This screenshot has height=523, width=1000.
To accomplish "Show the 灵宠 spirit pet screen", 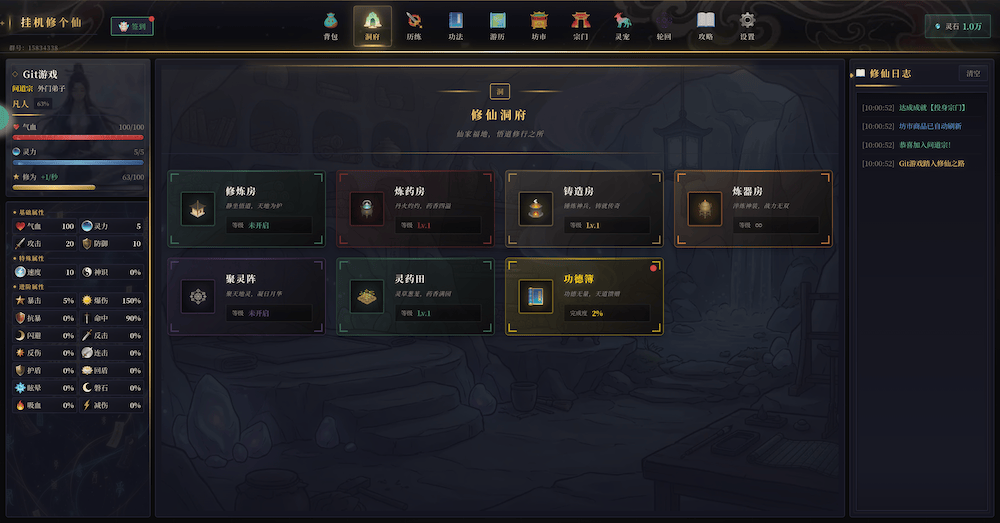I will (622, 25).
